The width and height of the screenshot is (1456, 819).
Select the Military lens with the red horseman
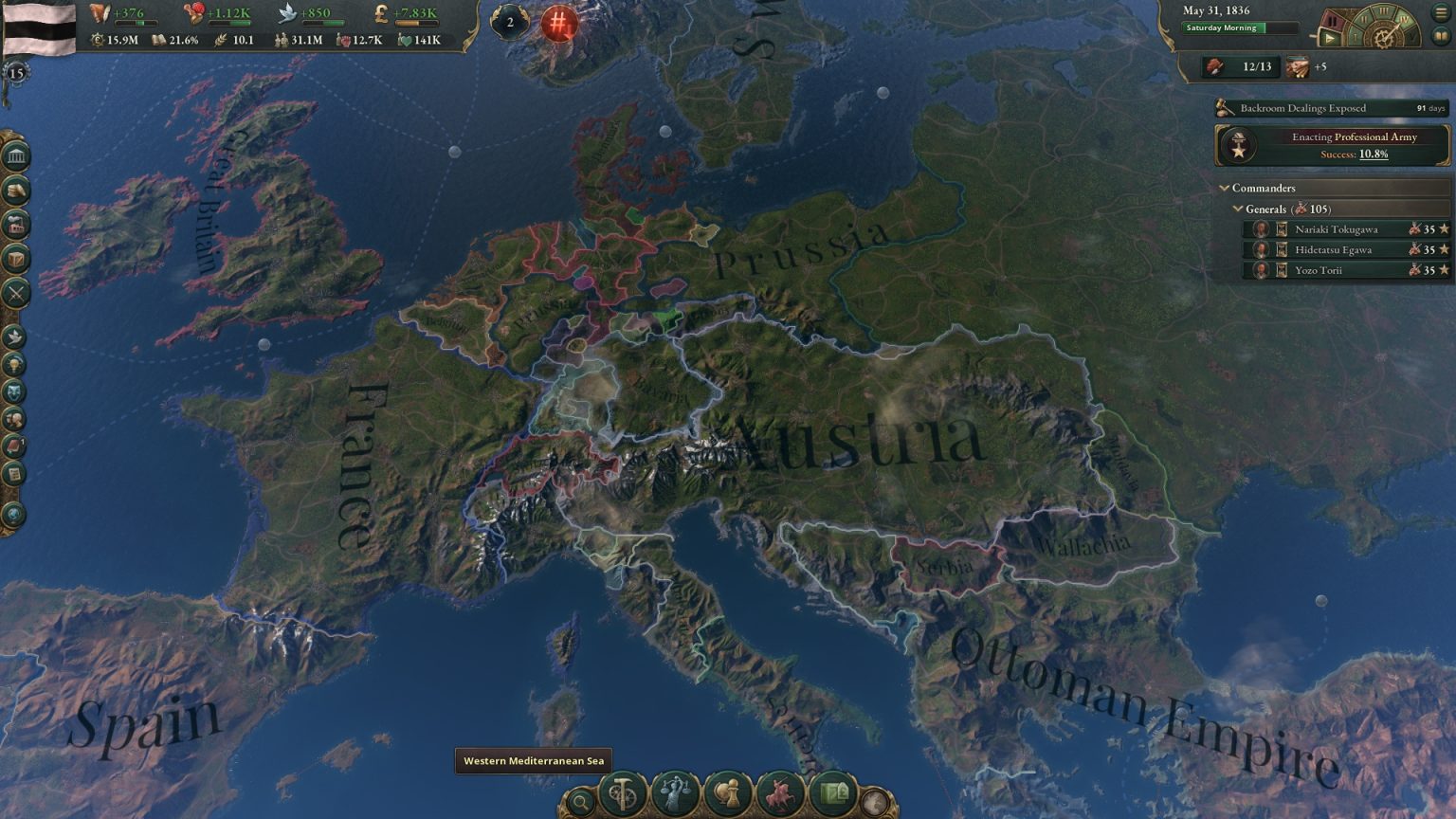[779, 792]
